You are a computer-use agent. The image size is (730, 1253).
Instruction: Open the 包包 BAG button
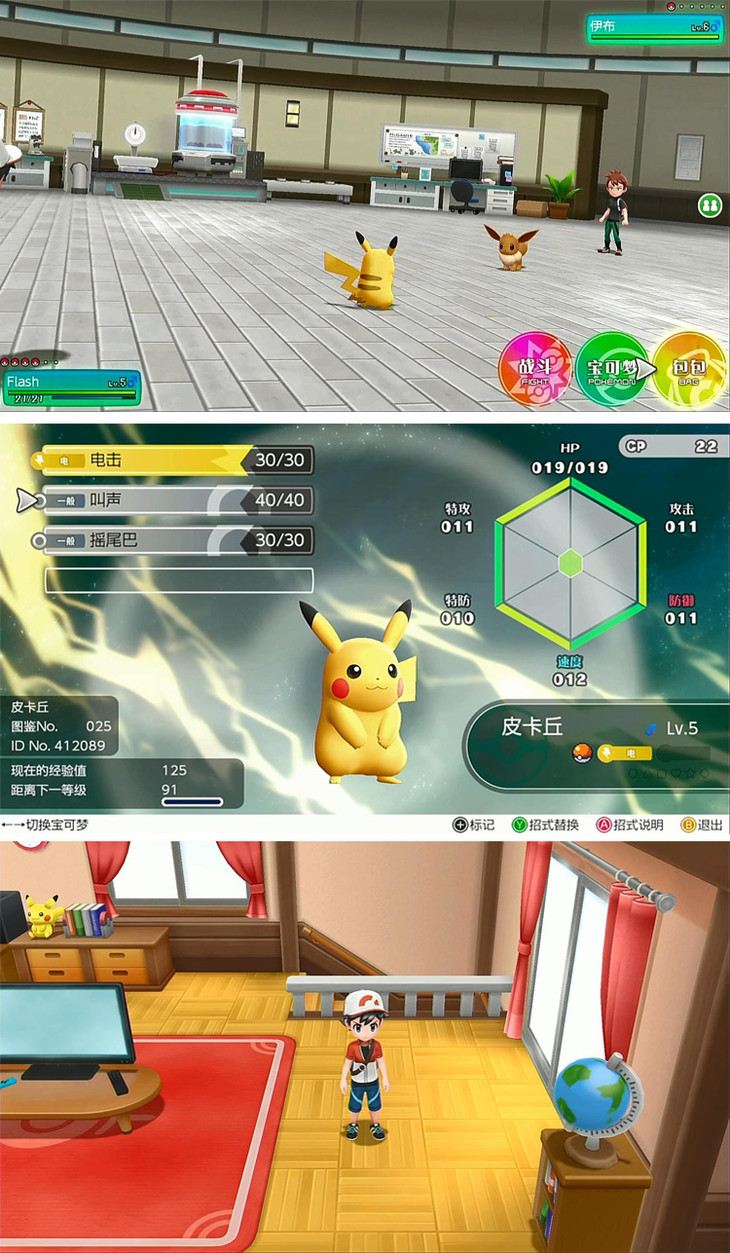pyautogui.click(x=689, y=368)
